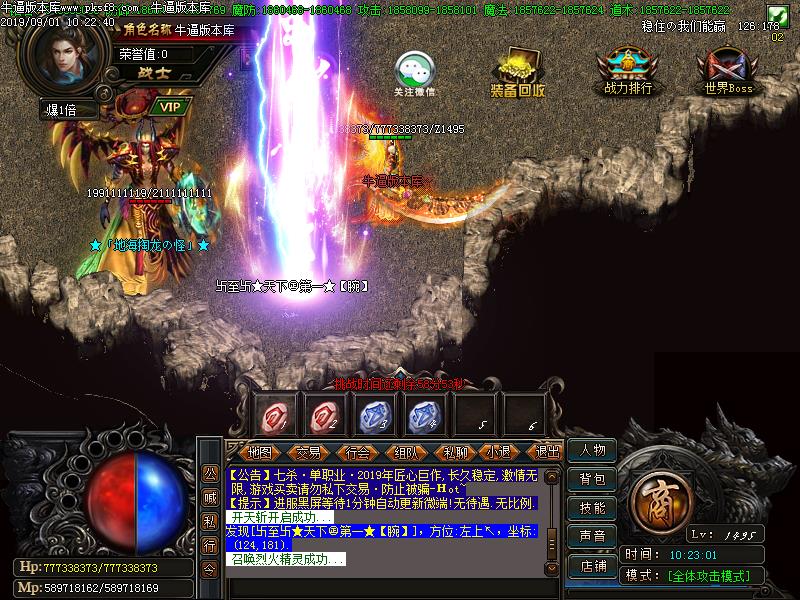The width and height of the screenshot is (800, 600).
Task: Open the 人物 character panel
Action: point(592,450)
